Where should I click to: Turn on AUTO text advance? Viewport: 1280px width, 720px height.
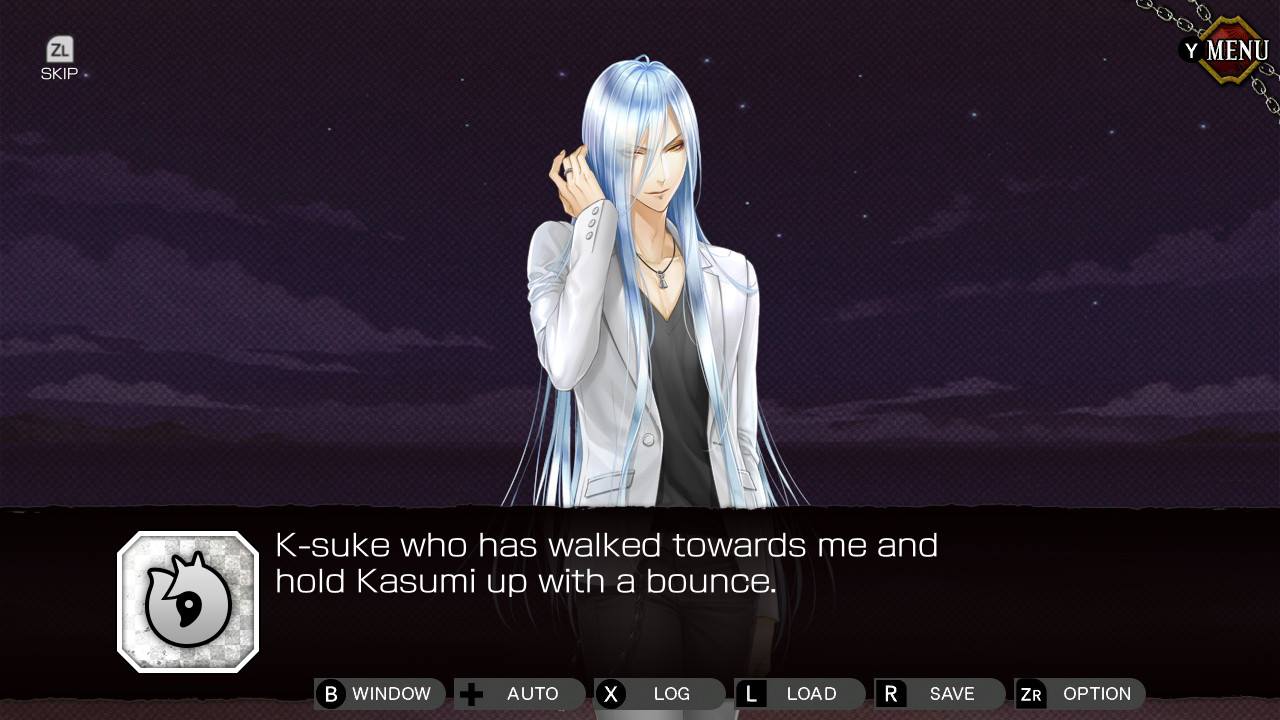pos(520,694)
